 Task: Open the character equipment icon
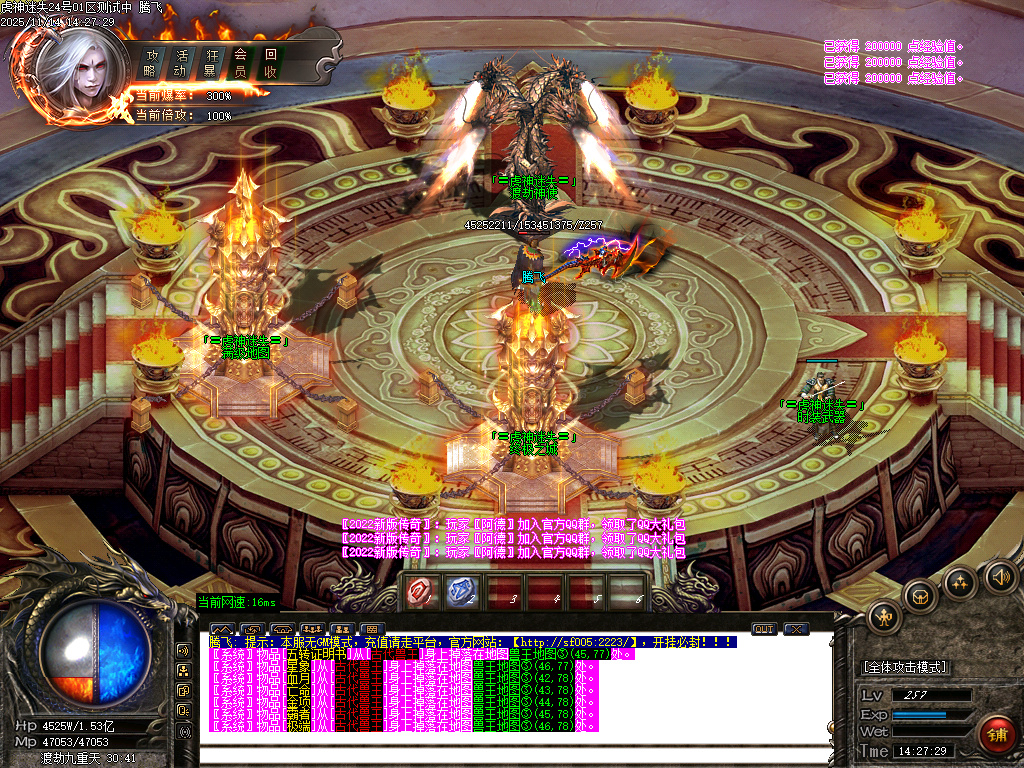click(885, 617)
